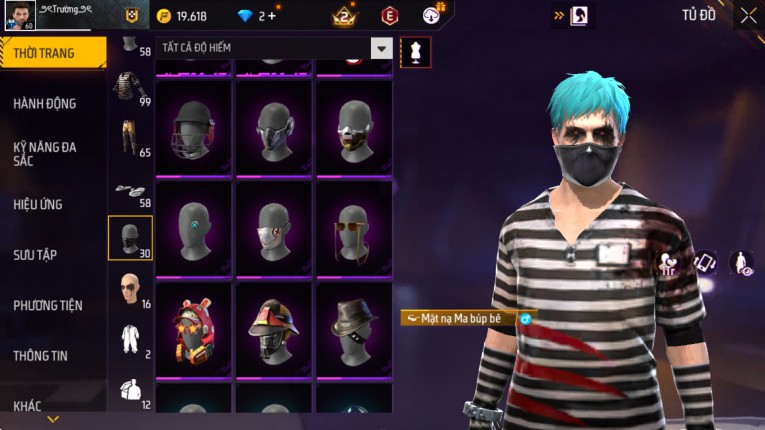The width and height of the screenshot is (765, 430).
Task: Open the Kỹ Năng Đa Sắc tab
Action: [x=45, y=153]
